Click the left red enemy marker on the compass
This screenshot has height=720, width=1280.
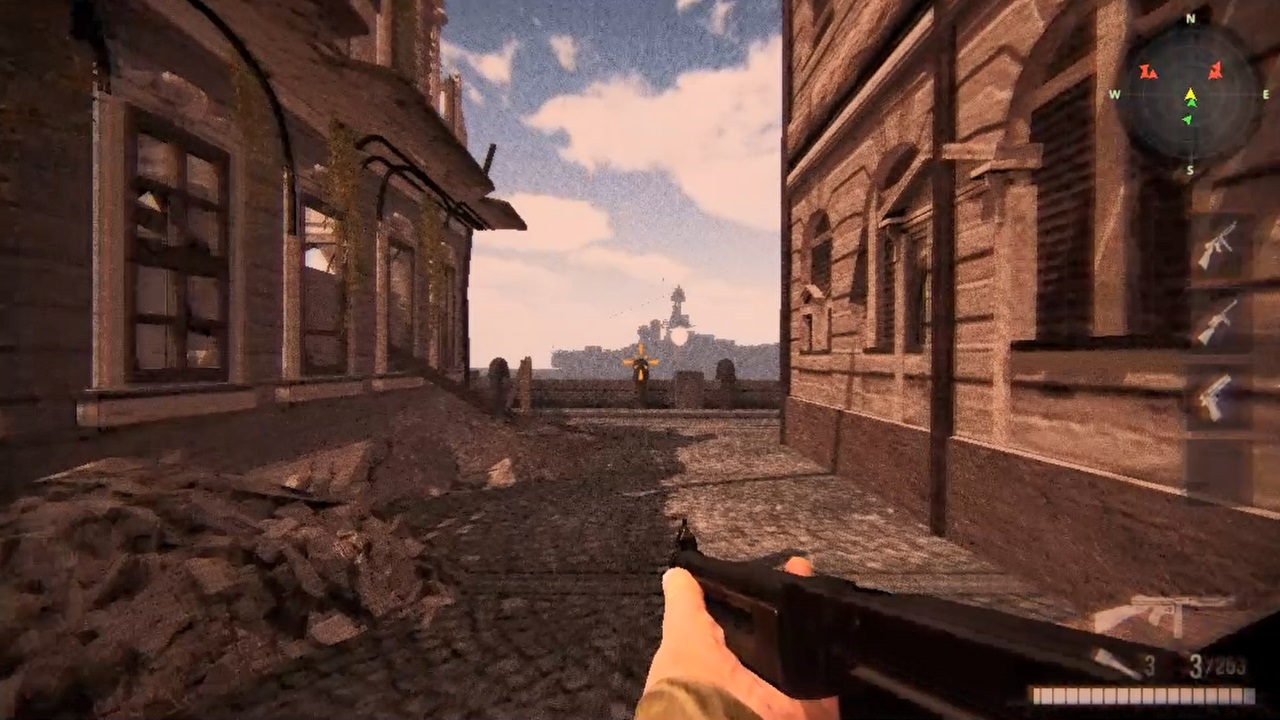tap(1148, 72)
